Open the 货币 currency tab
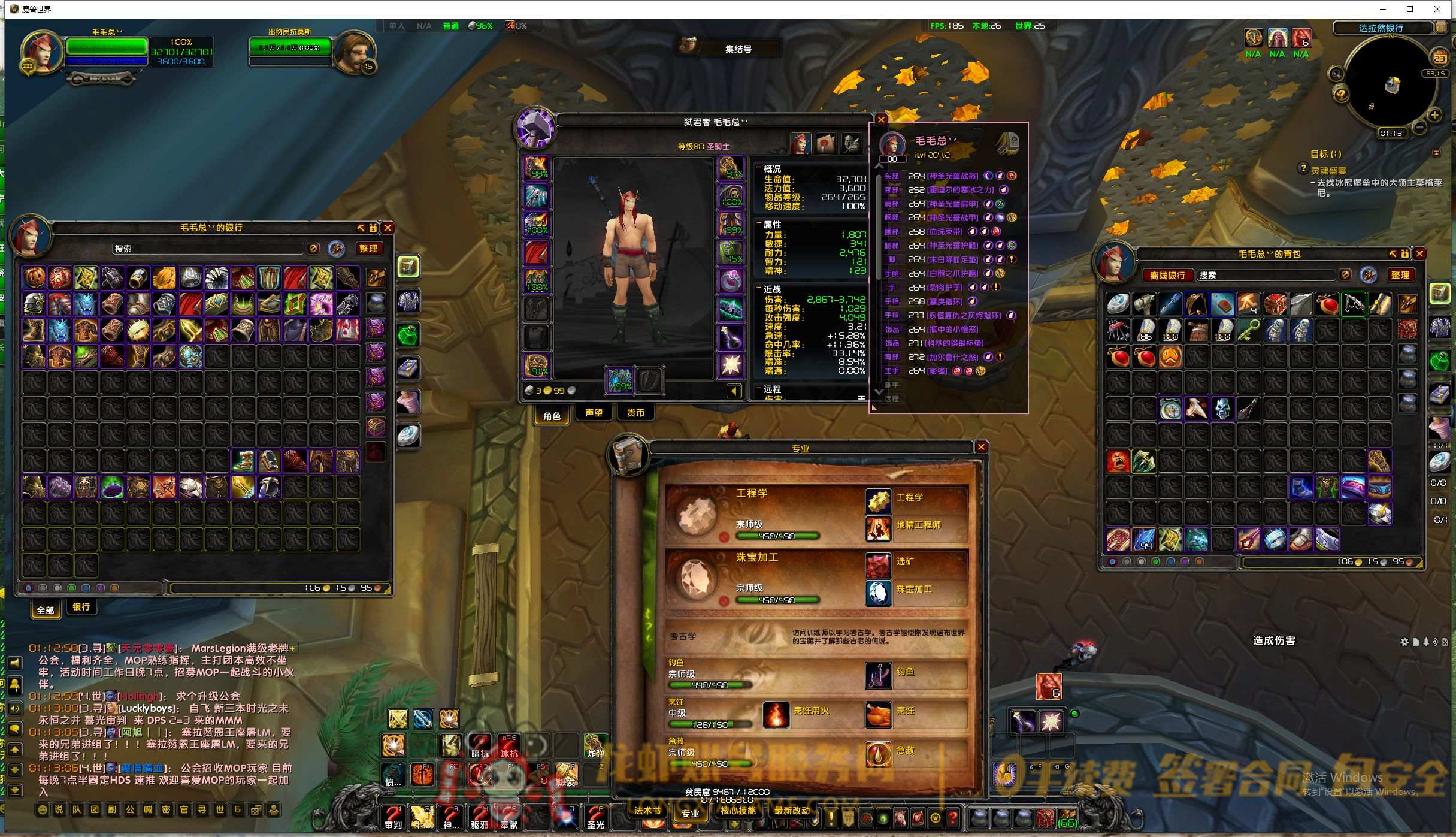 point(635,413)
